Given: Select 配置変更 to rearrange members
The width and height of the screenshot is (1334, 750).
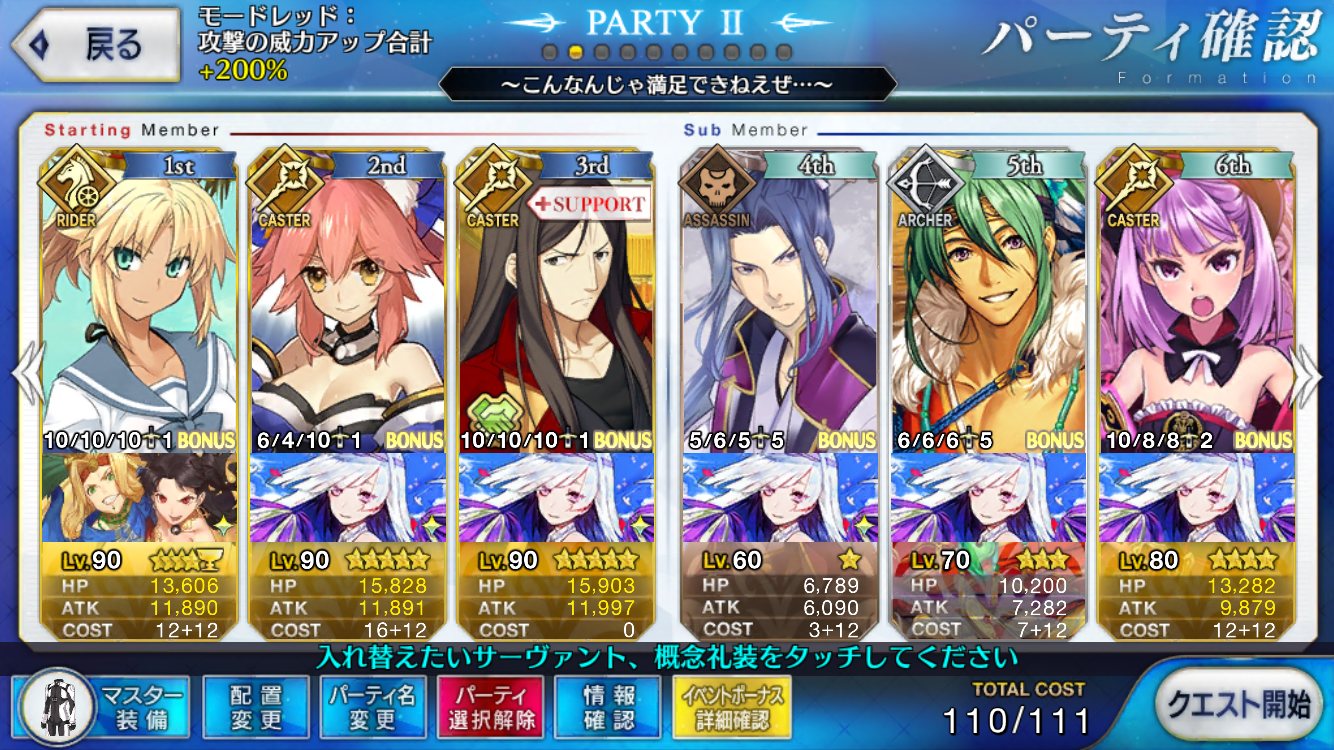Looking at the screenshot, I should [255, 707].
